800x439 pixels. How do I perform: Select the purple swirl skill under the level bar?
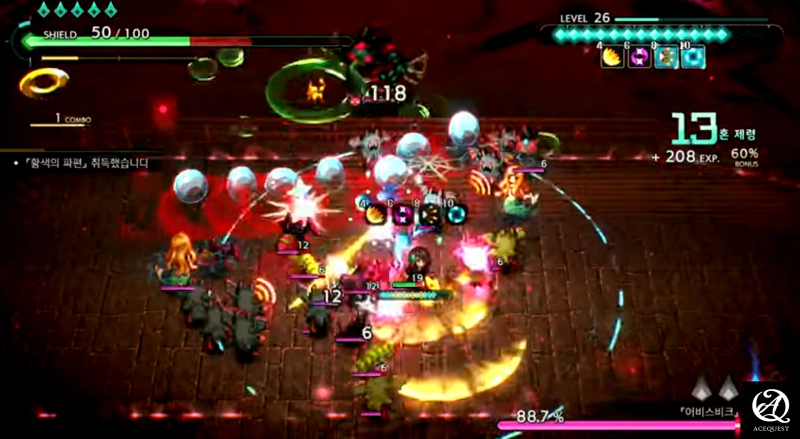coord(638,58)
